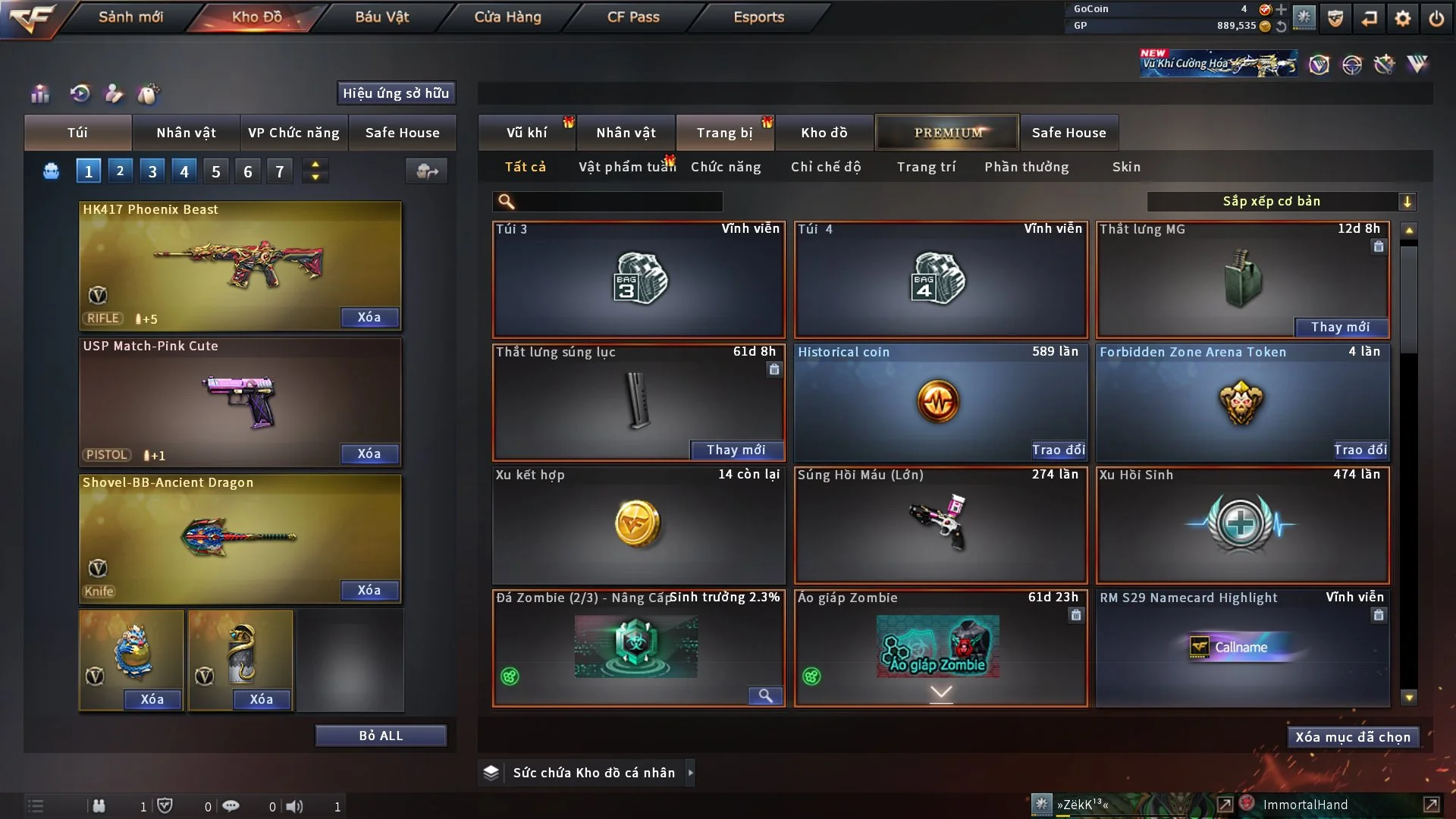Open the Cửa Hàng shop menu
The image size is (1456, 819).
click(x=507, y=17)
